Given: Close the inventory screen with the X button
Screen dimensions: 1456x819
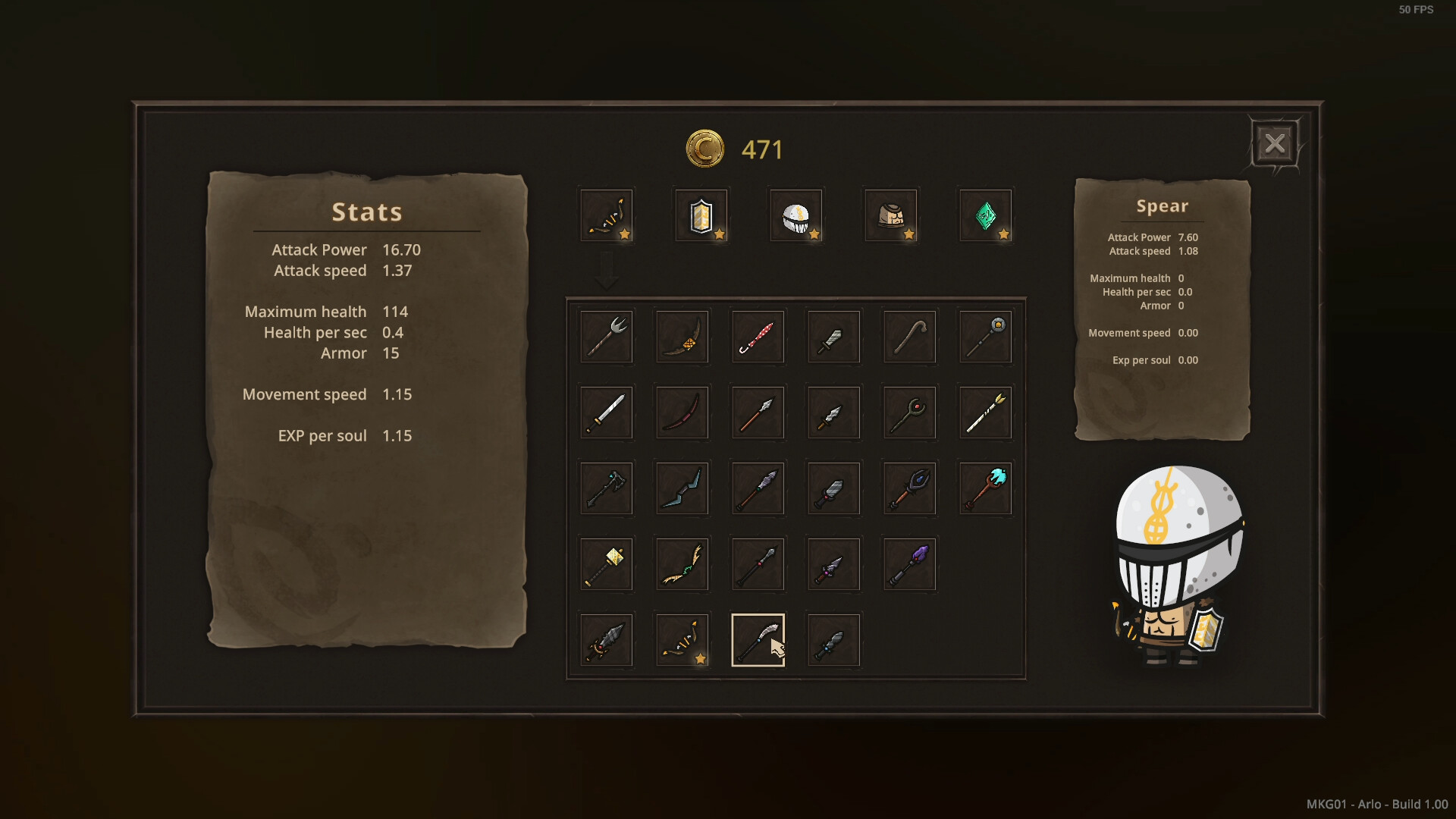Looking at the screenshot, I should click(1276, 143).
